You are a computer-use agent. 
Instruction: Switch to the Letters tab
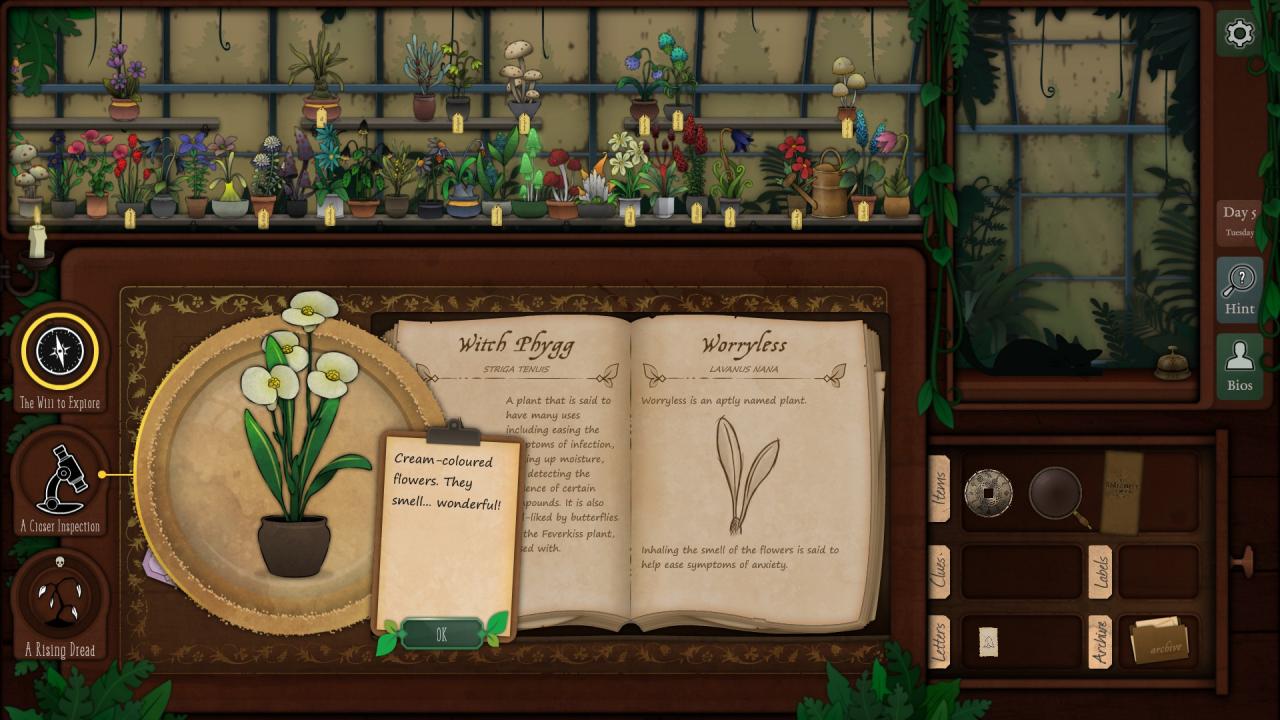939,641
